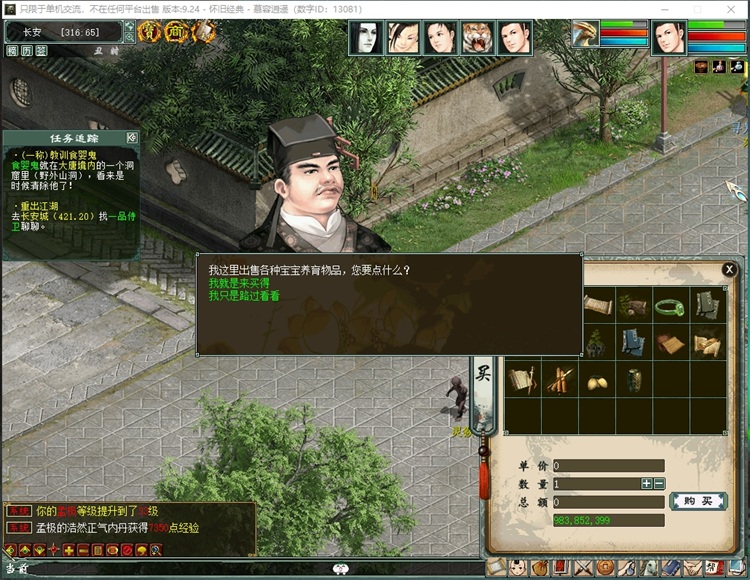Close the shop window with X
This screenshot has width=750, height=580.
[729, 270]
